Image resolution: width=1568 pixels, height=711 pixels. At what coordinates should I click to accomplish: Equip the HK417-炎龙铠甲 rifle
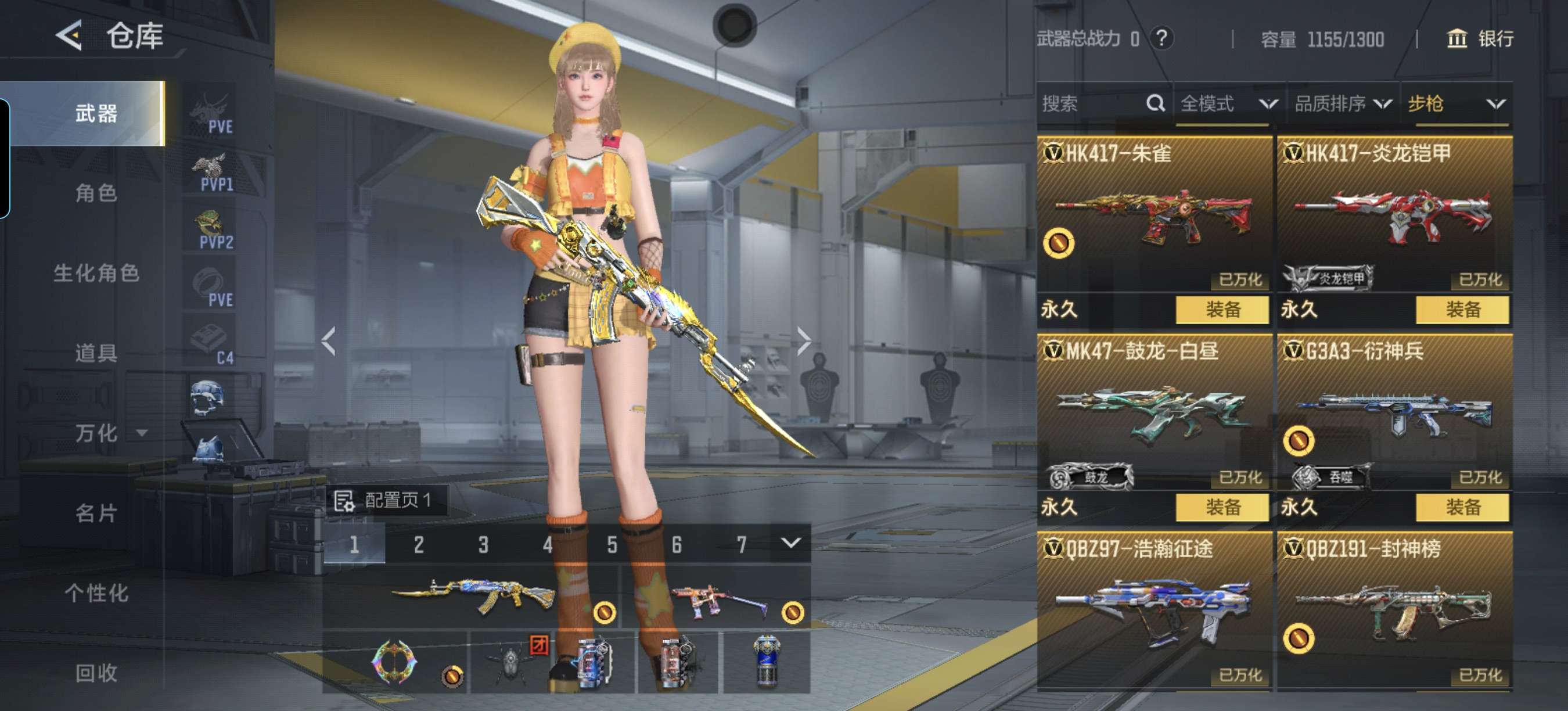click(1462, 309)
